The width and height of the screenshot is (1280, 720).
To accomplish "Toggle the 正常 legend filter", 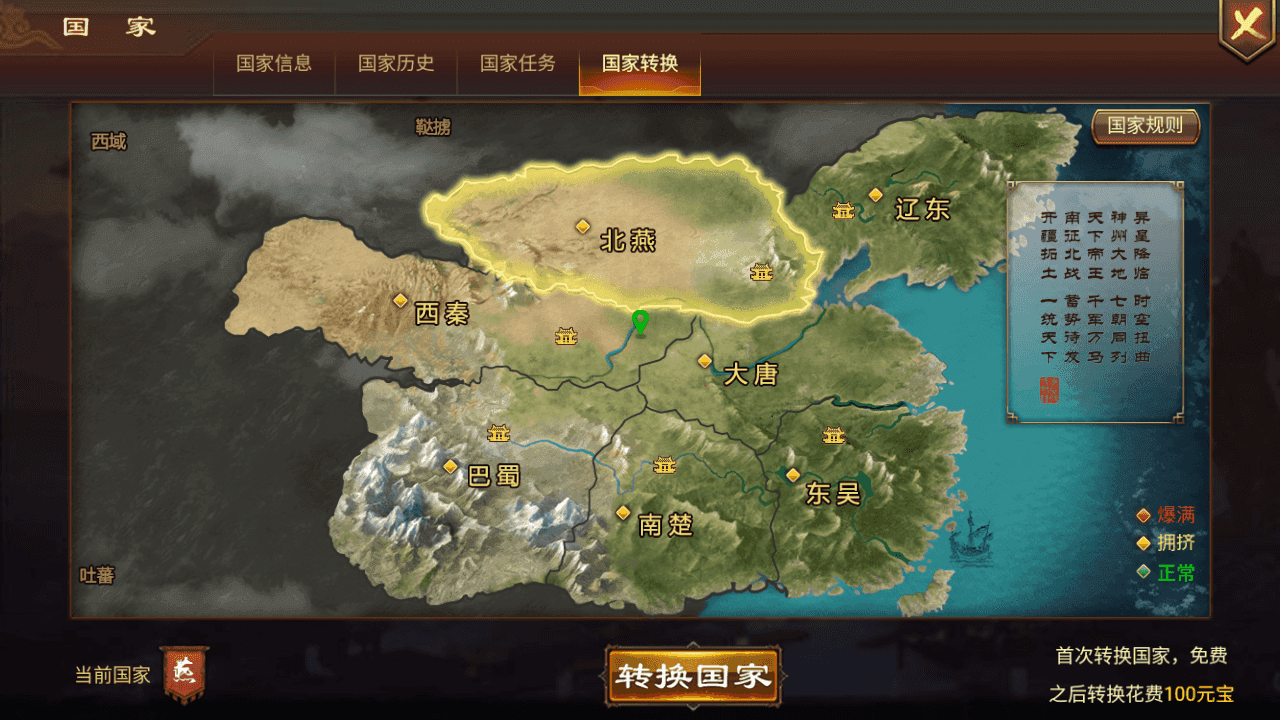I will [x=1167, y=572].
